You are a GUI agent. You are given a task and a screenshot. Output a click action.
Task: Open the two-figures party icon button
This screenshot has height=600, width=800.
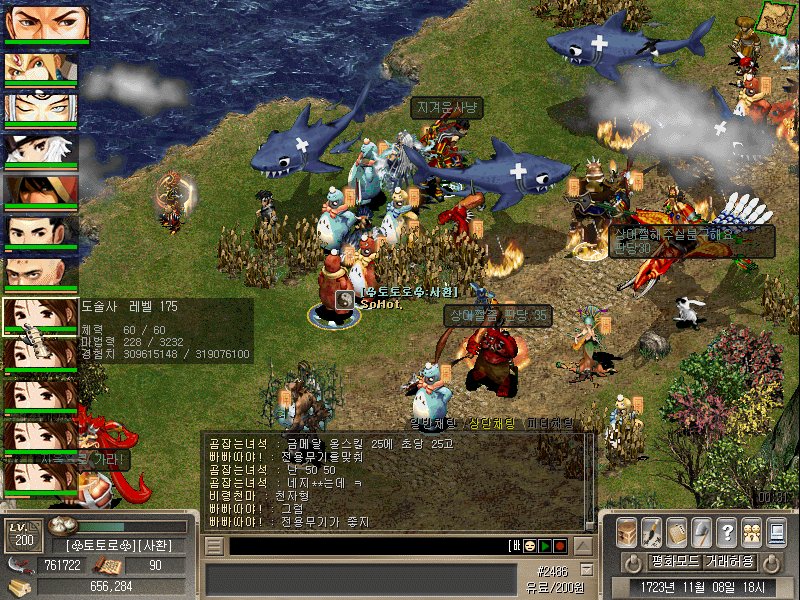(x=752, y=532)
